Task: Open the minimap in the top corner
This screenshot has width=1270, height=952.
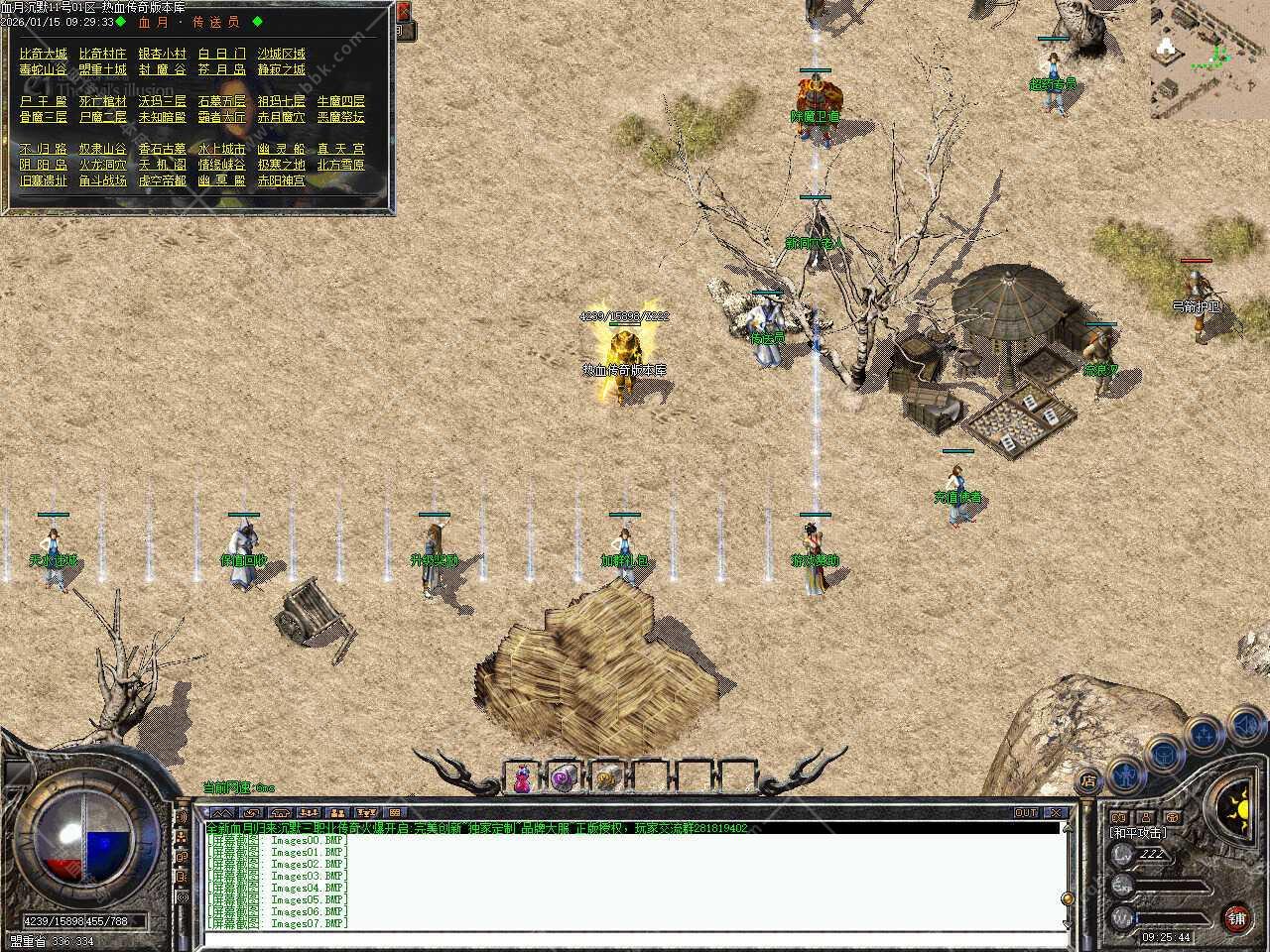Action: (1209, 59)
